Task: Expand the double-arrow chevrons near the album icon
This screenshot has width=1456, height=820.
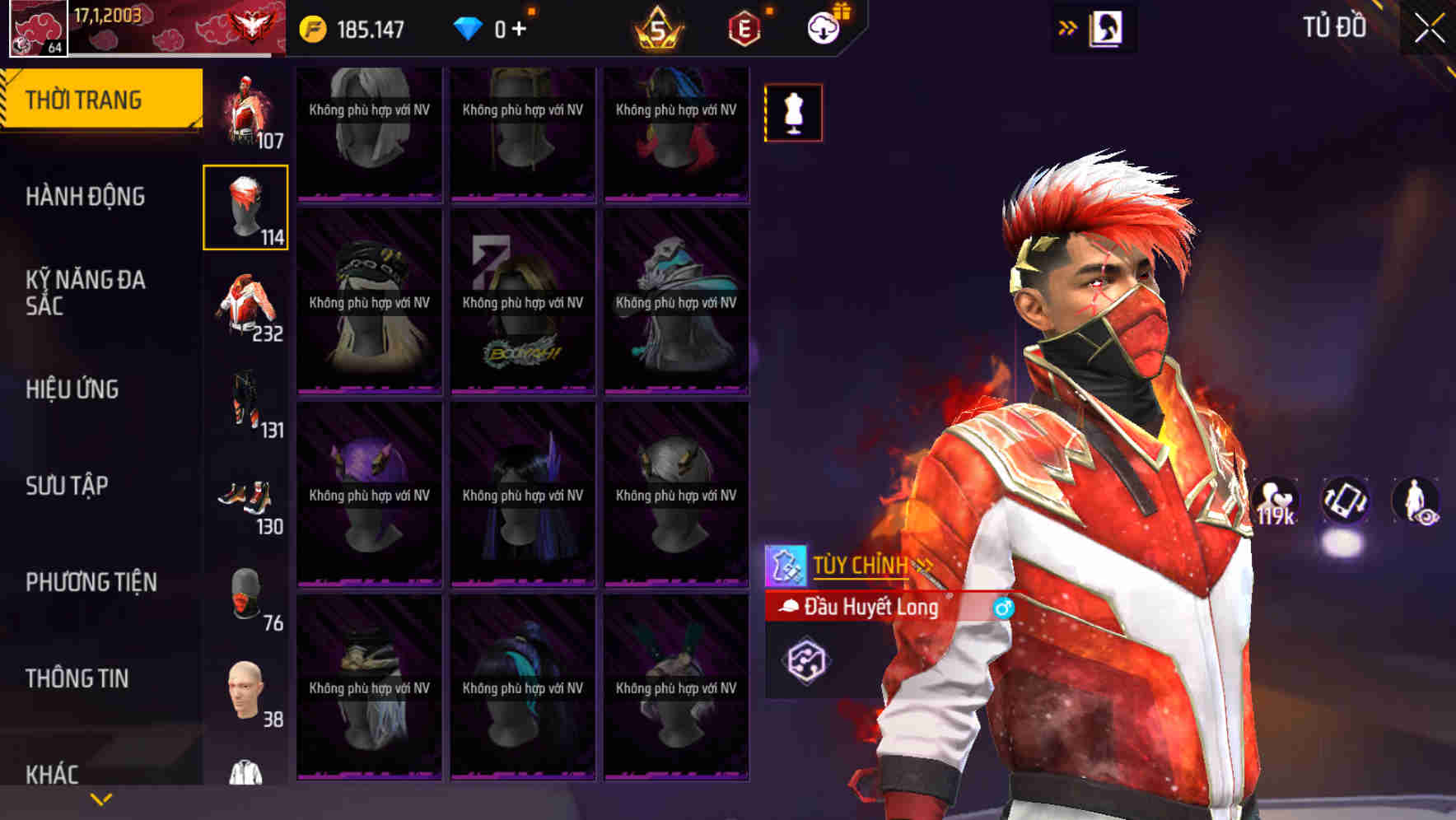Action: [x=1068, y=26]
